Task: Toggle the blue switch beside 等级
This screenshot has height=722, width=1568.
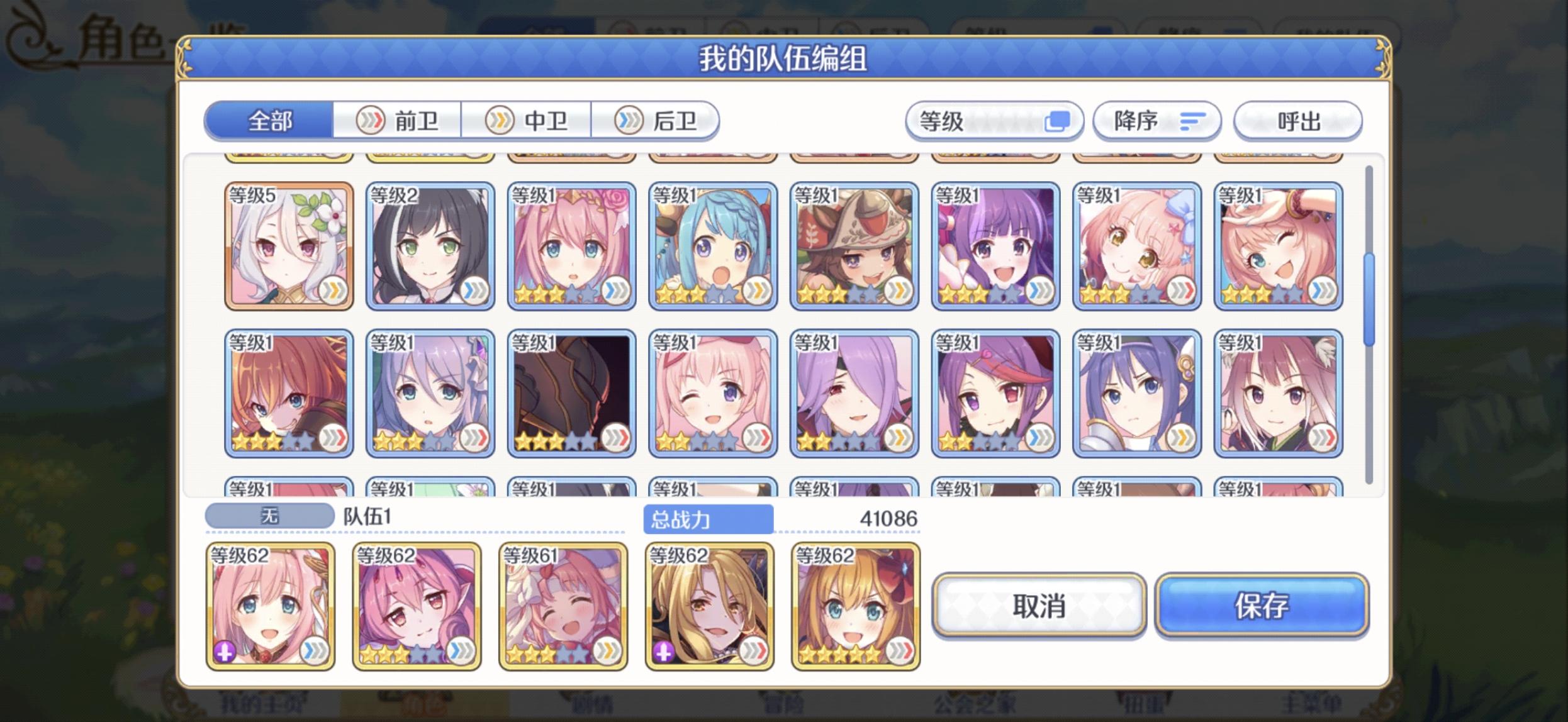Action: 1058,119
